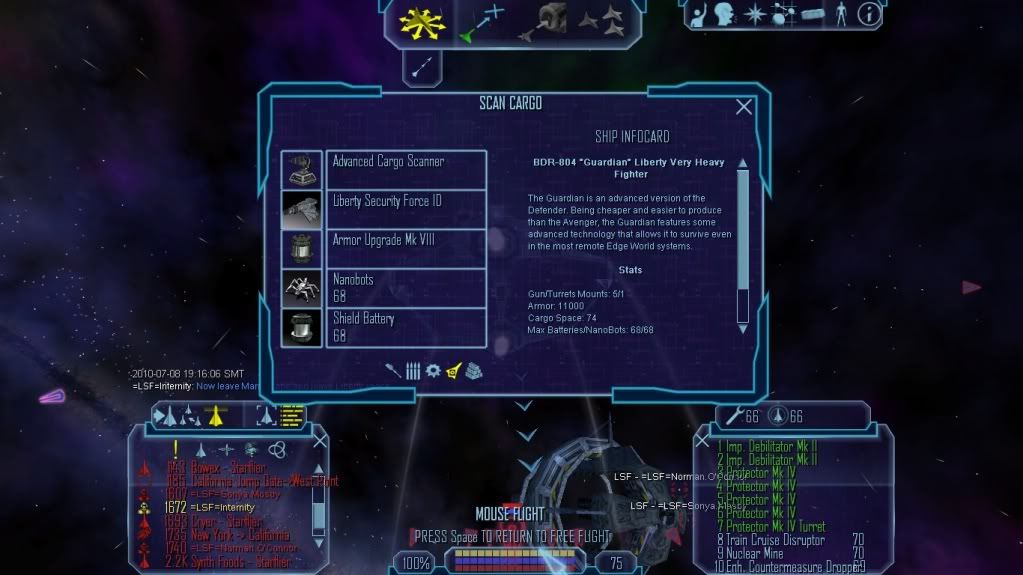Select the Nanobots cargo entry

pyautogui.click(x=405, y=287)
